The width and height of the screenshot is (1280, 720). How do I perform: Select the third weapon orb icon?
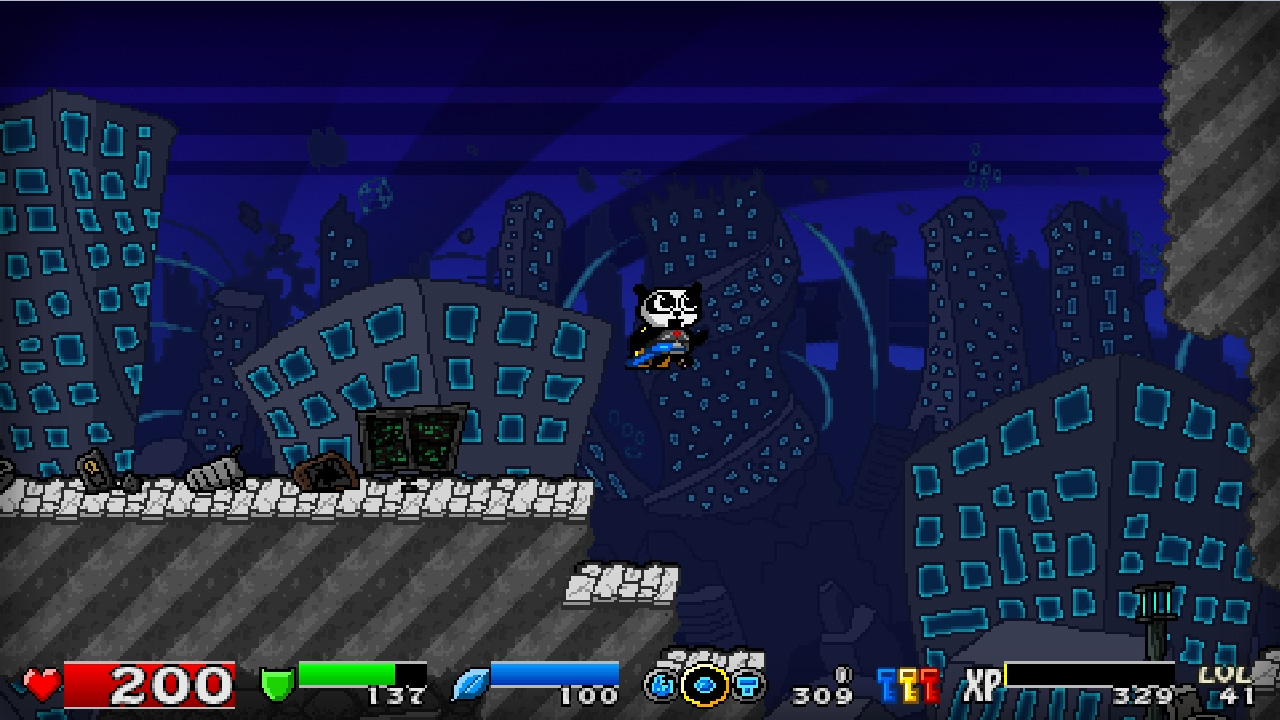pyautogui.click(x=747, y=685)
